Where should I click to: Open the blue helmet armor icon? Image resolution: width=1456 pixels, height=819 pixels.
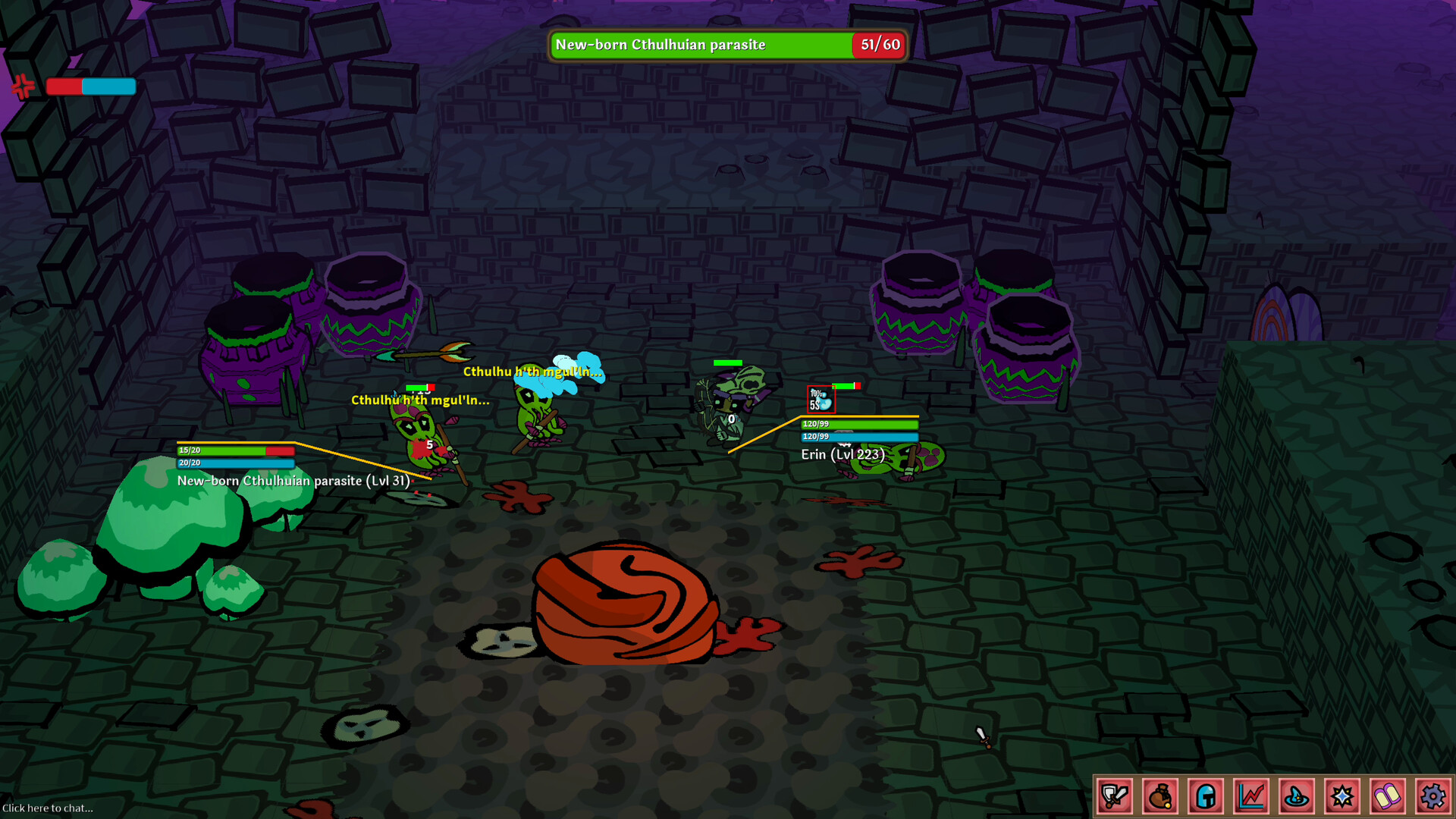tap(1205, 796)
